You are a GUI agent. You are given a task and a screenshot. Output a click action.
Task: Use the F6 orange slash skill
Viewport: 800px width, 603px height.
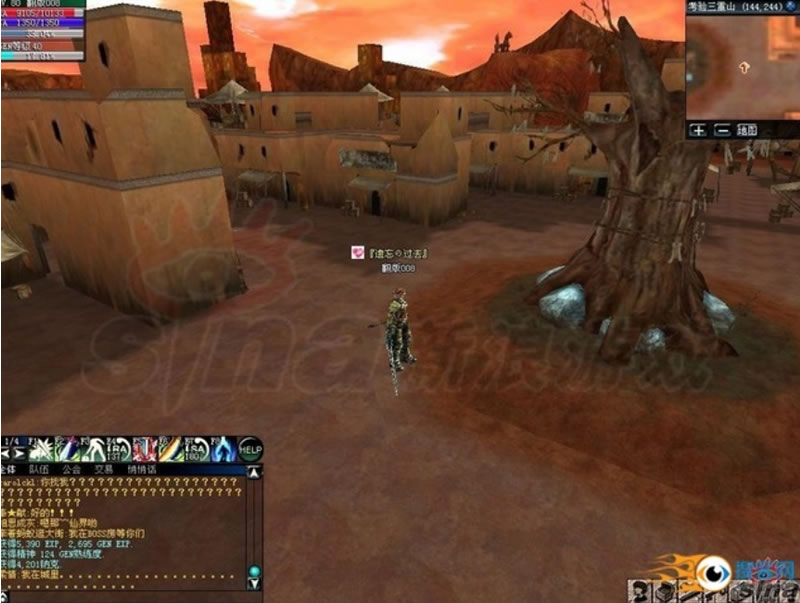click(170, 449)
